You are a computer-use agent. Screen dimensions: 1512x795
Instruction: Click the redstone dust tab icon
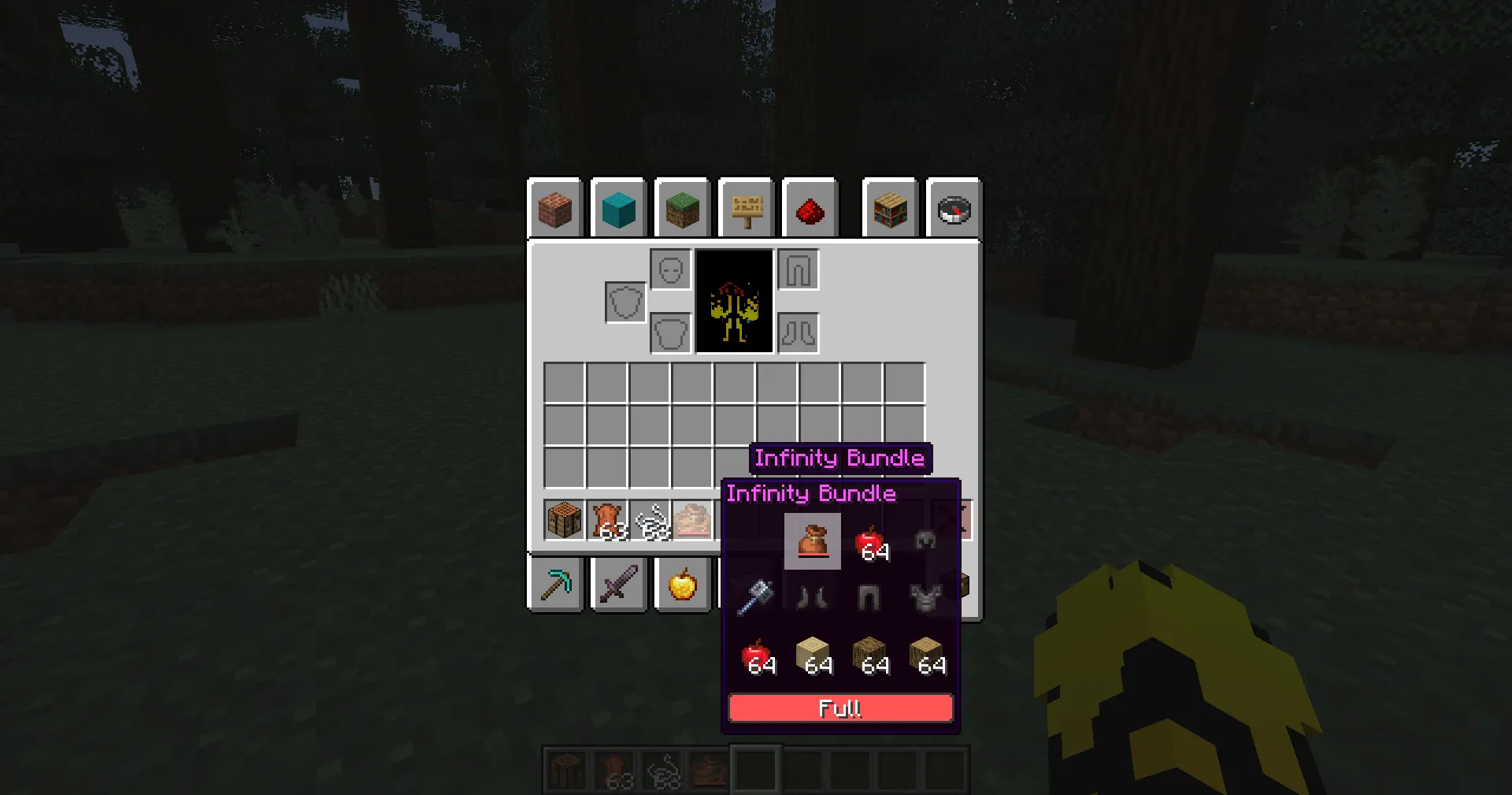pyautogui.click(x=810, y=209)
